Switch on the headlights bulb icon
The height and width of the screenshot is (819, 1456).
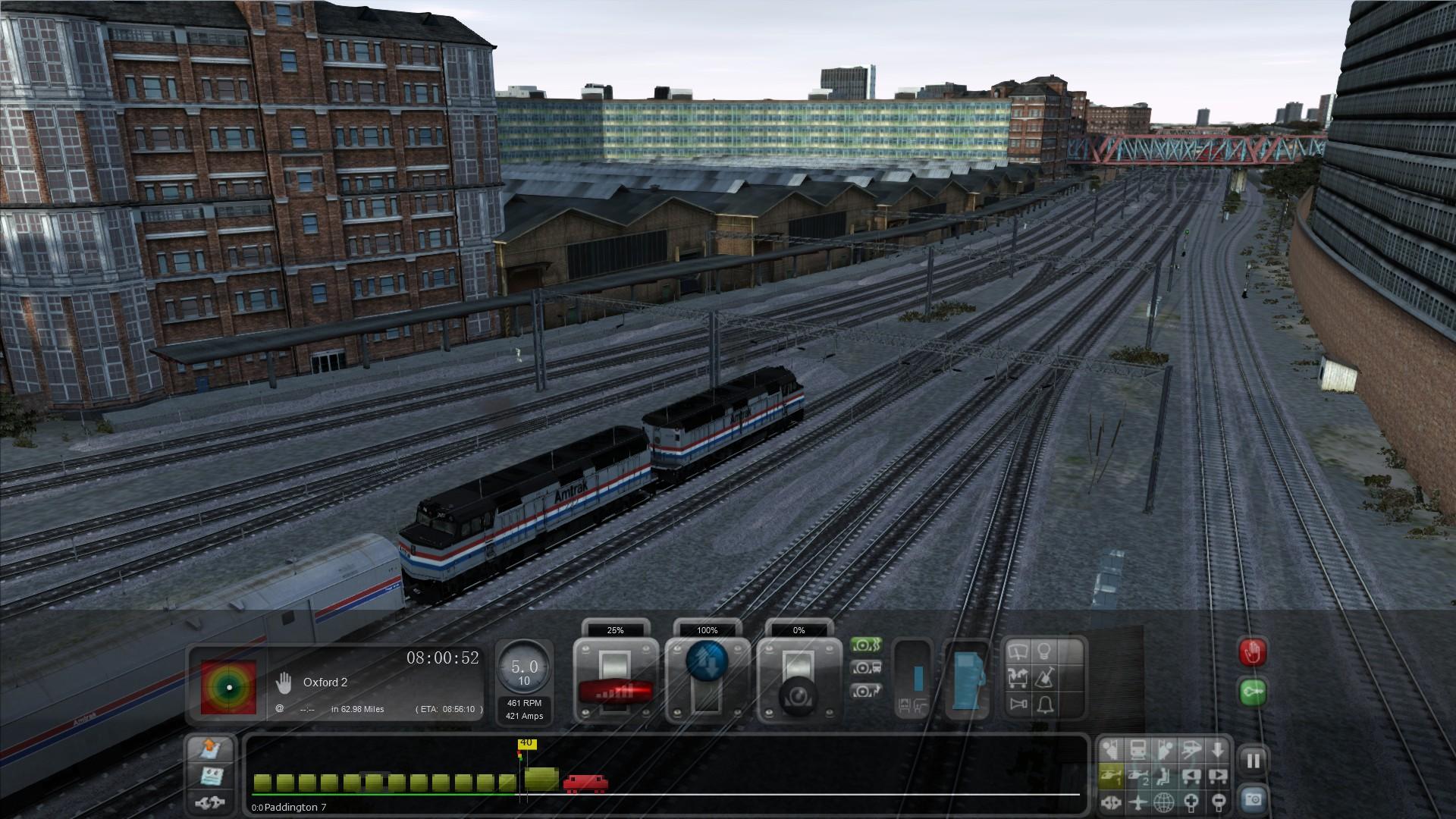click(1045, 651)
